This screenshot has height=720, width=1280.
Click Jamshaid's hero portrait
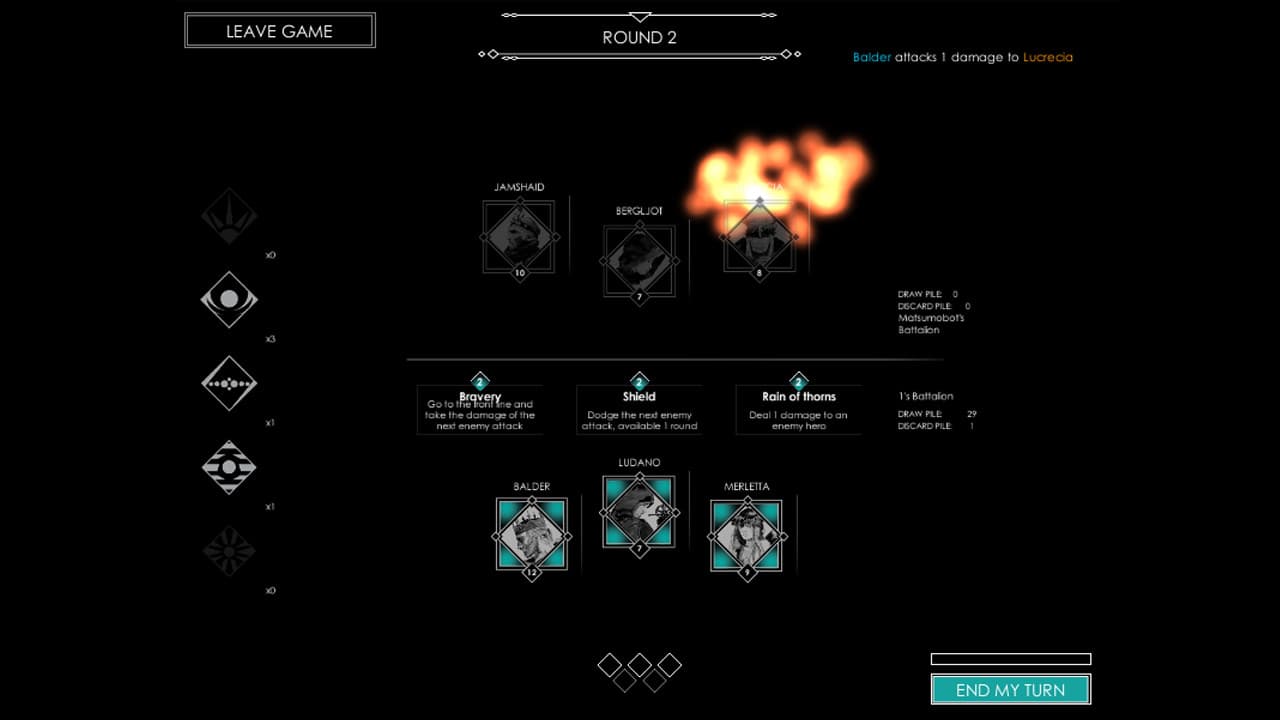coord(518,236)
